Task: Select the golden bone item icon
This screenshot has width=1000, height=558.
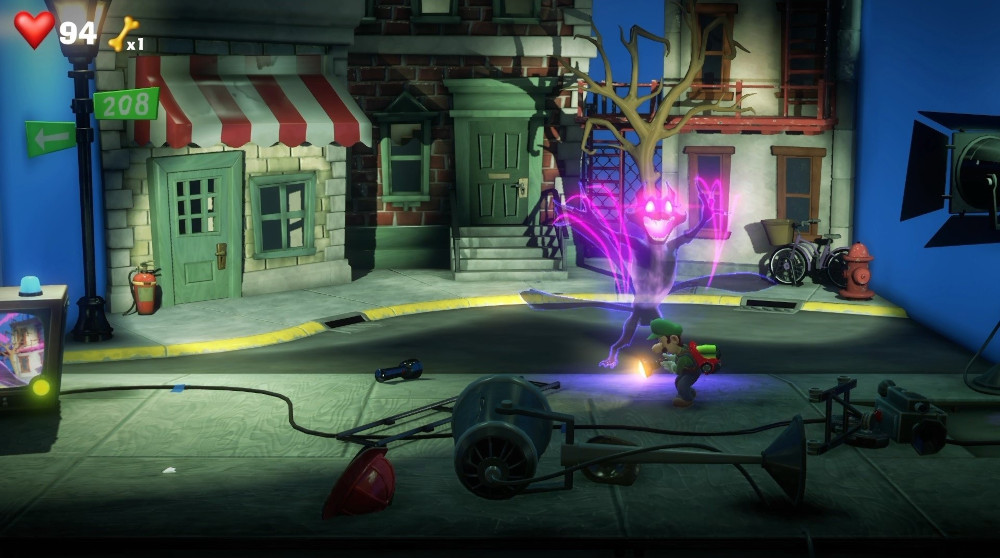Action: tap(123, 34)
